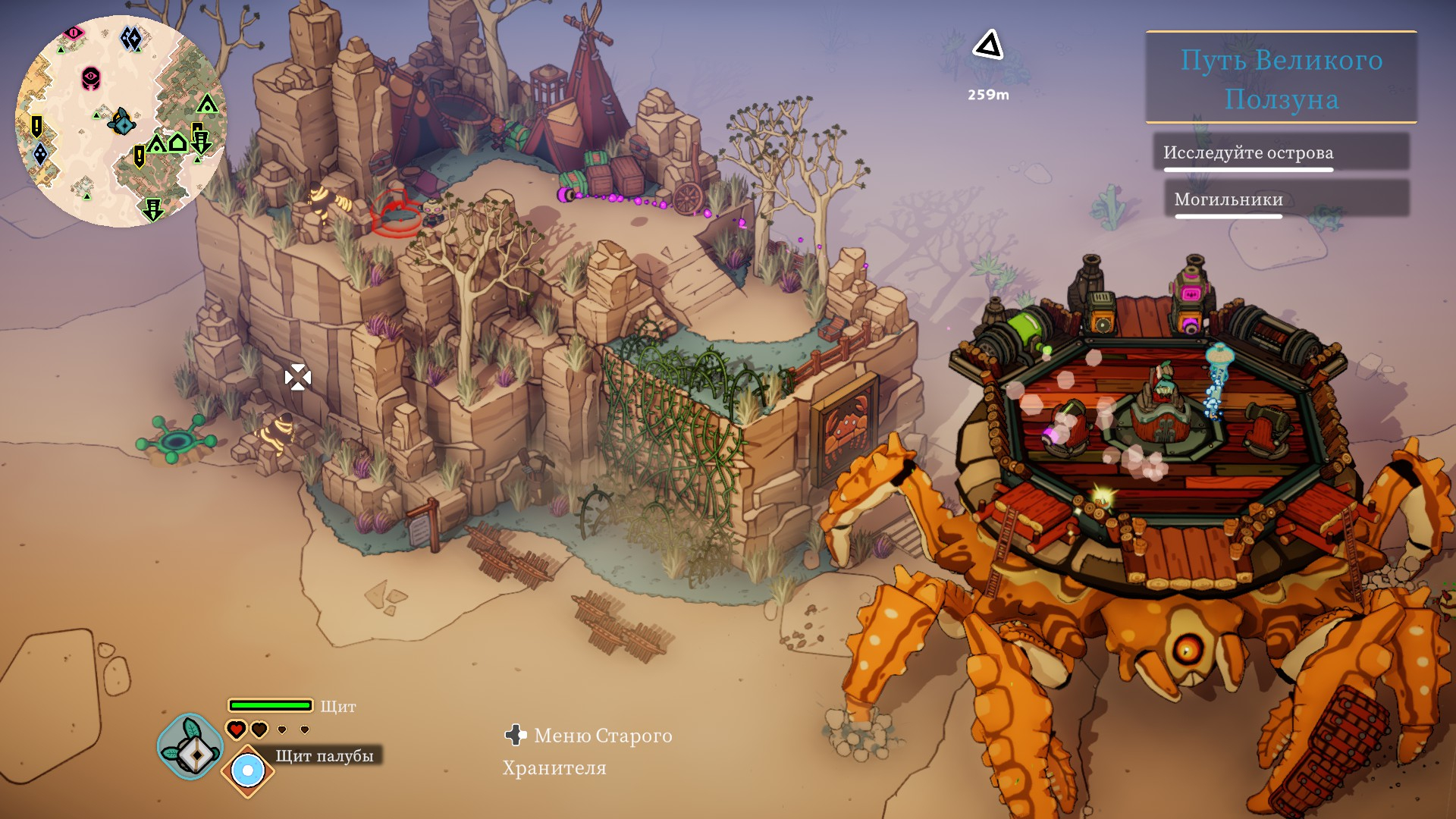
Task: Click the green house marker on minimap
Action: pos(177,142)
